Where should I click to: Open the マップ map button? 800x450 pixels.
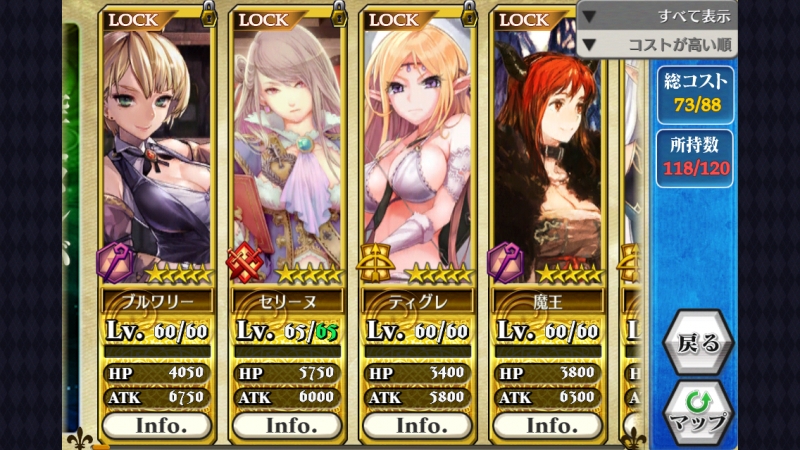coord(698,411)
